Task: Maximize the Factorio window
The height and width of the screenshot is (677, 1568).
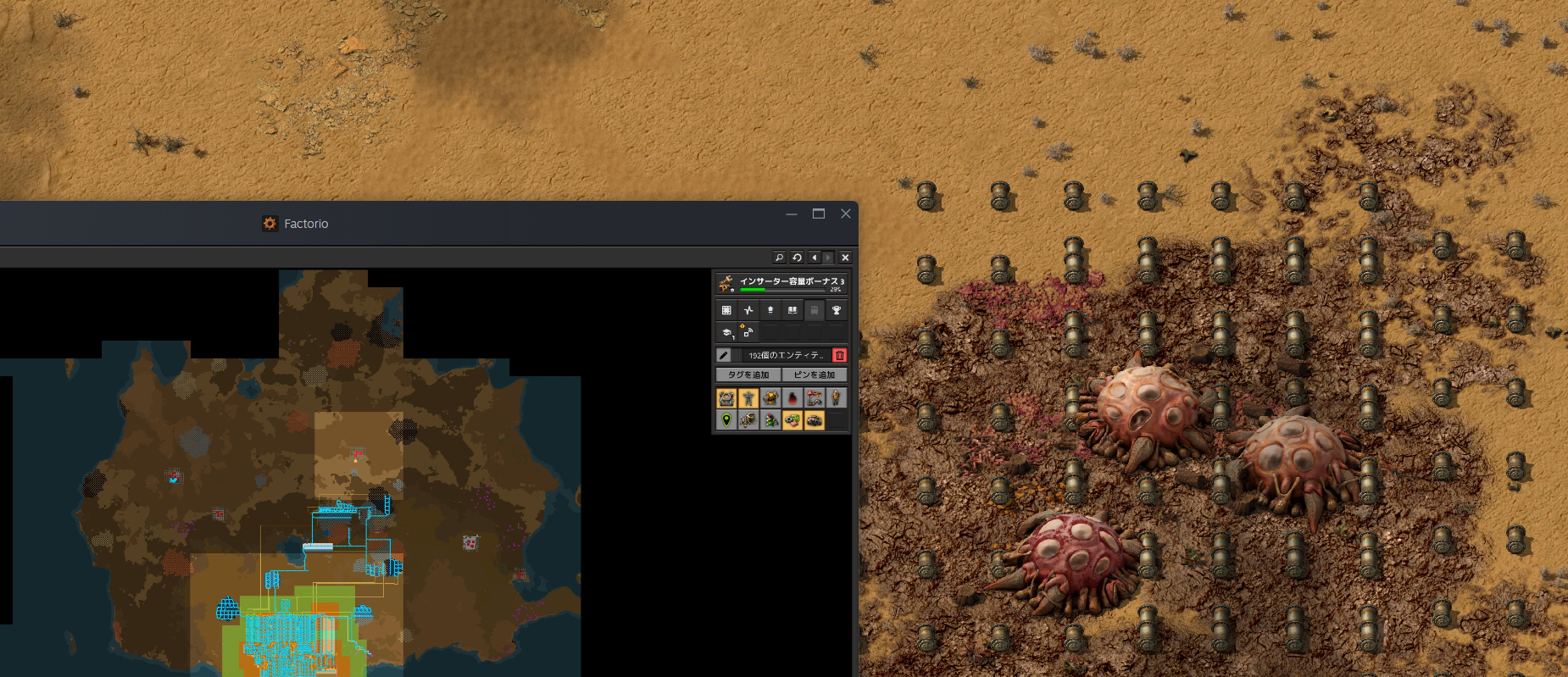Action: point(819,214)
